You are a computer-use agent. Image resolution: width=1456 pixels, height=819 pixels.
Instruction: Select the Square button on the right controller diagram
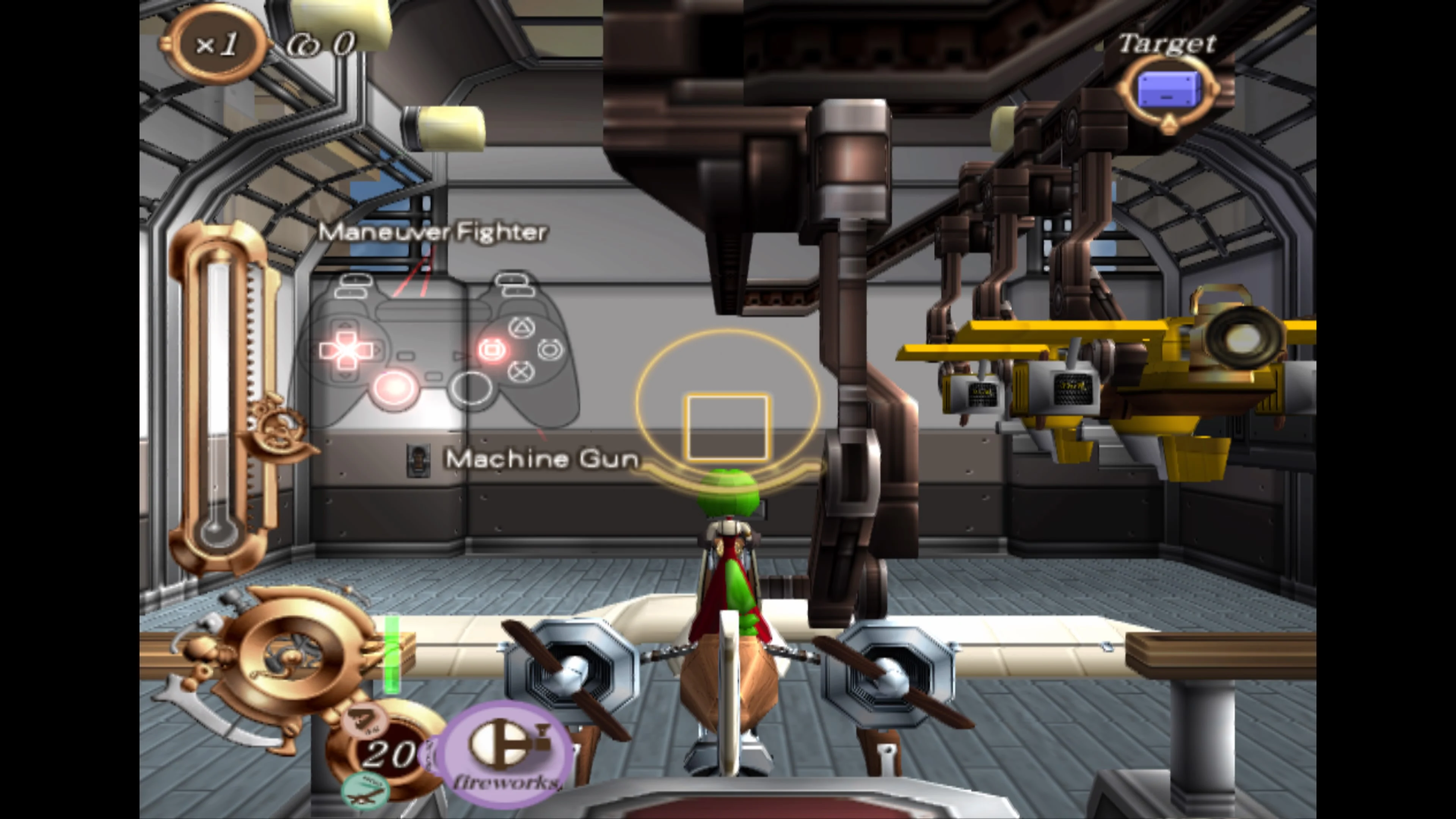(x=492, y=350)
